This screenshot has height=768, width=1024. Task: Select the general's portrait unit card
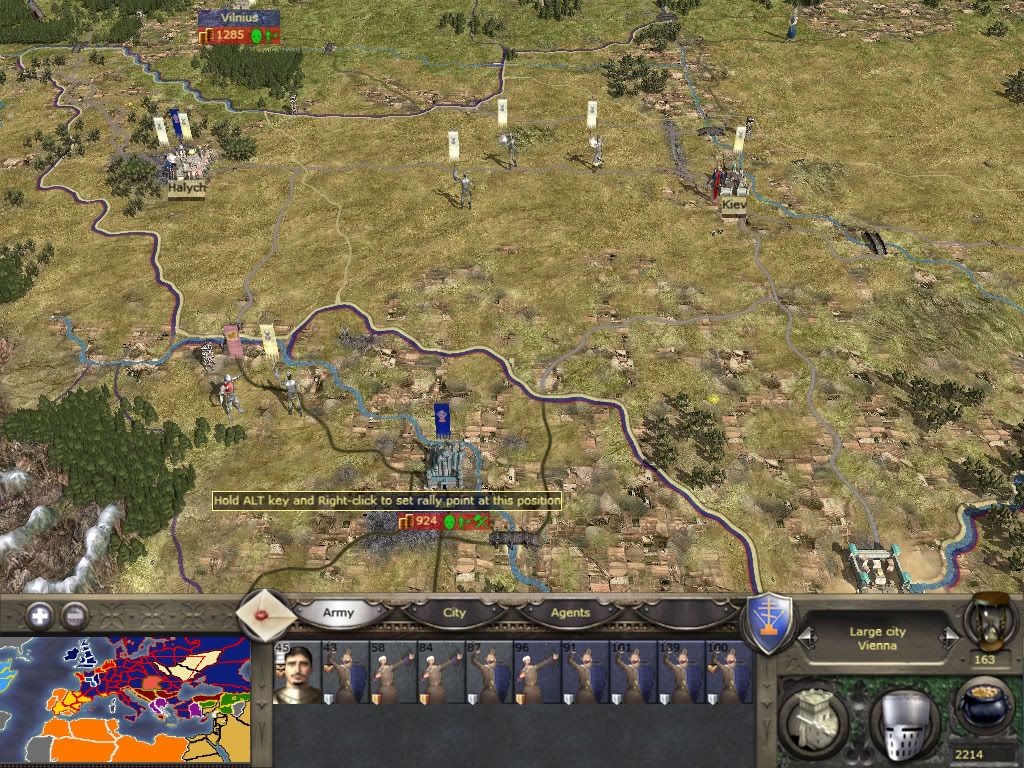(x=297, y=673)
